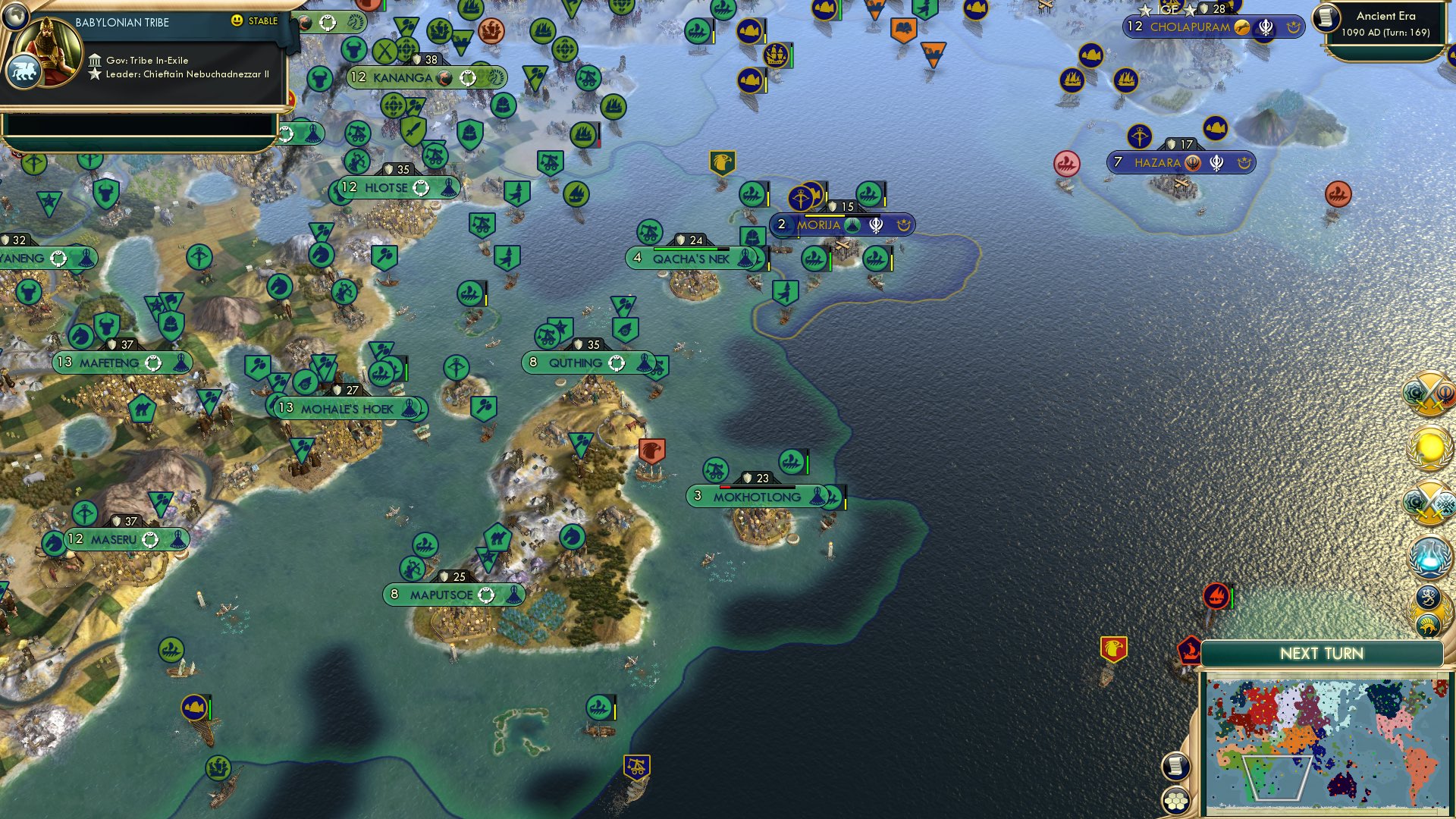
Task: Click the war notification showing the snowflake emblem
Action: click(1429, 502)
